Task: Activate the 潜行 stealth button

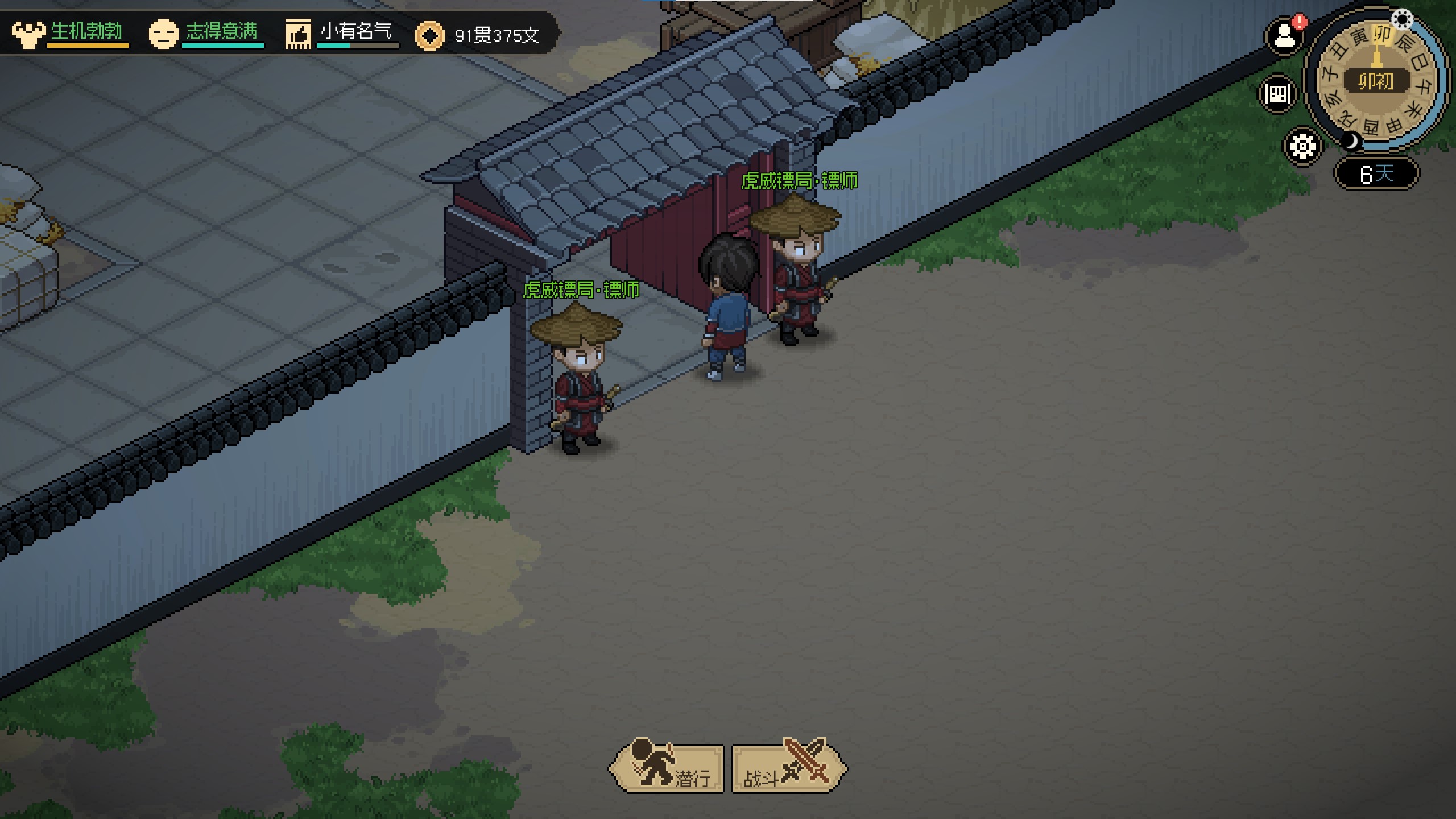Action: tap(667, 769)
